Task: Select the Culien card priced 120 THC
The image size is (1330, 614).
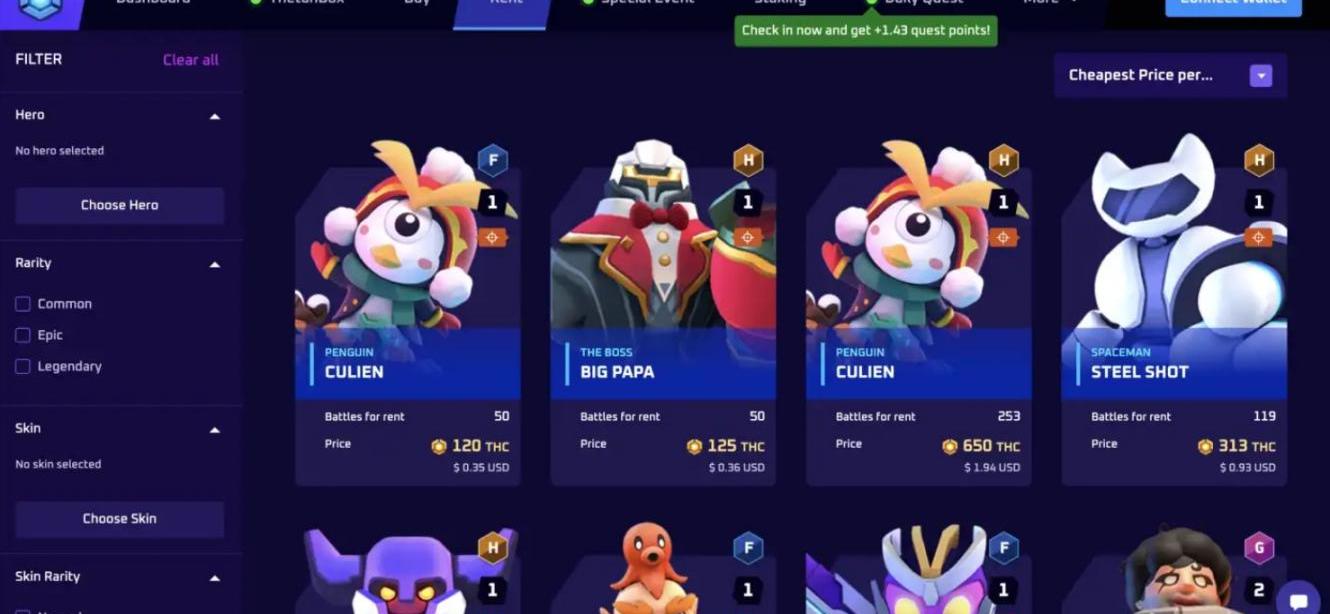Action: pos(408,310)
